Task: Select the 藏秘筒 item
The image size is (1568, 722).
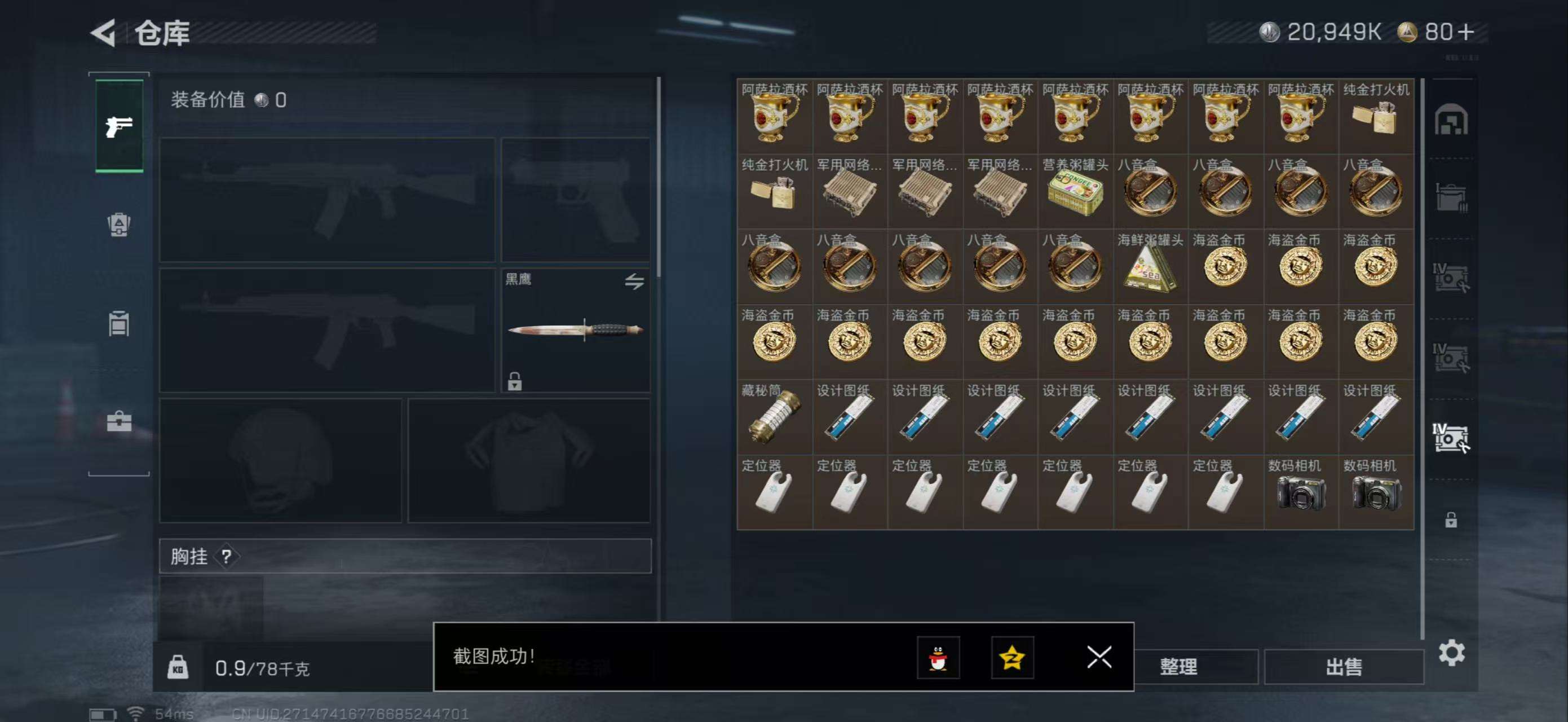Action: click(x=774, y=417)
